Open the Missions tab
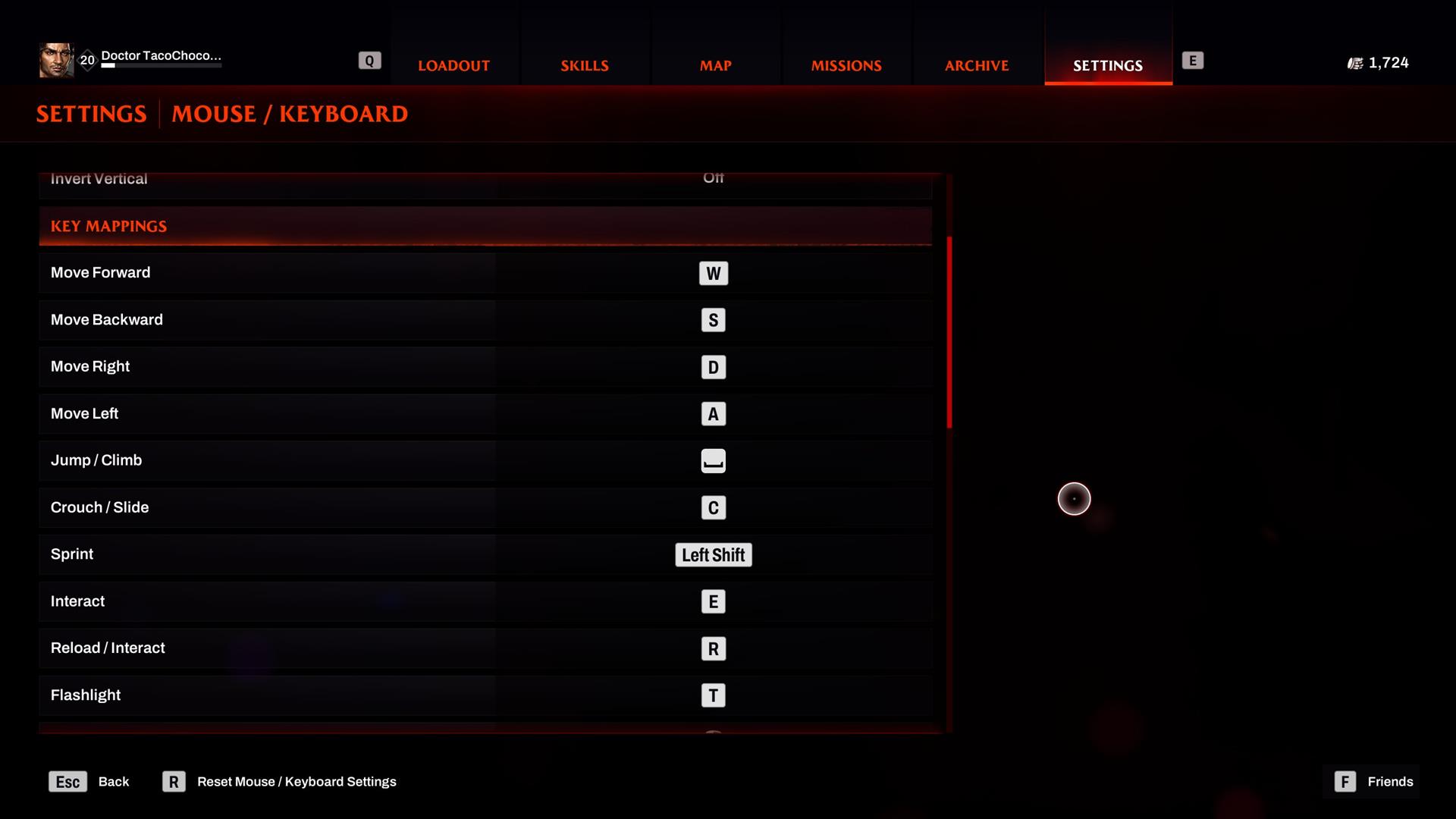This screenshot has width=1456, height=819. click(846, 65)
